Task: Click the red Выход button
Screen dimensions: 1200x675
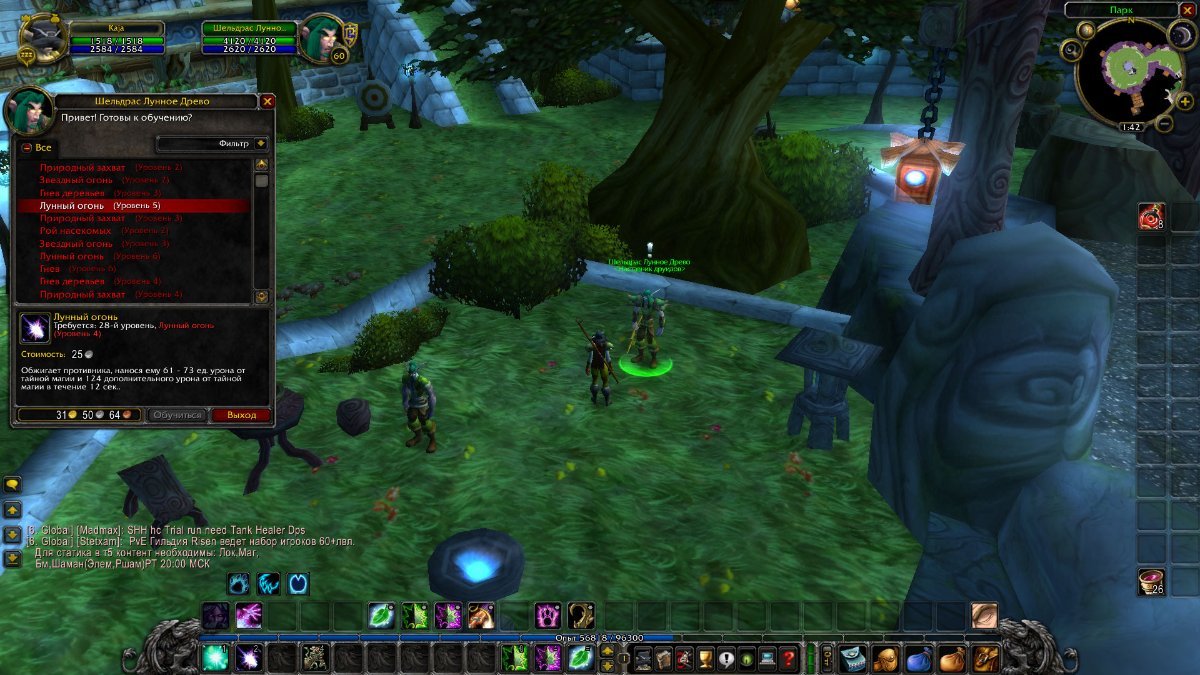Action: [x=241, y=415]
